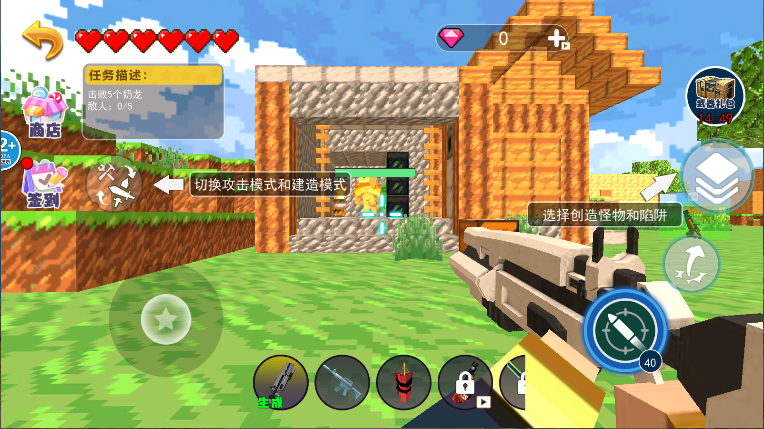This screenshot has width=764, height=429.
Task: Open the 任务描述 quest panel
Action: tap(153, 101)
